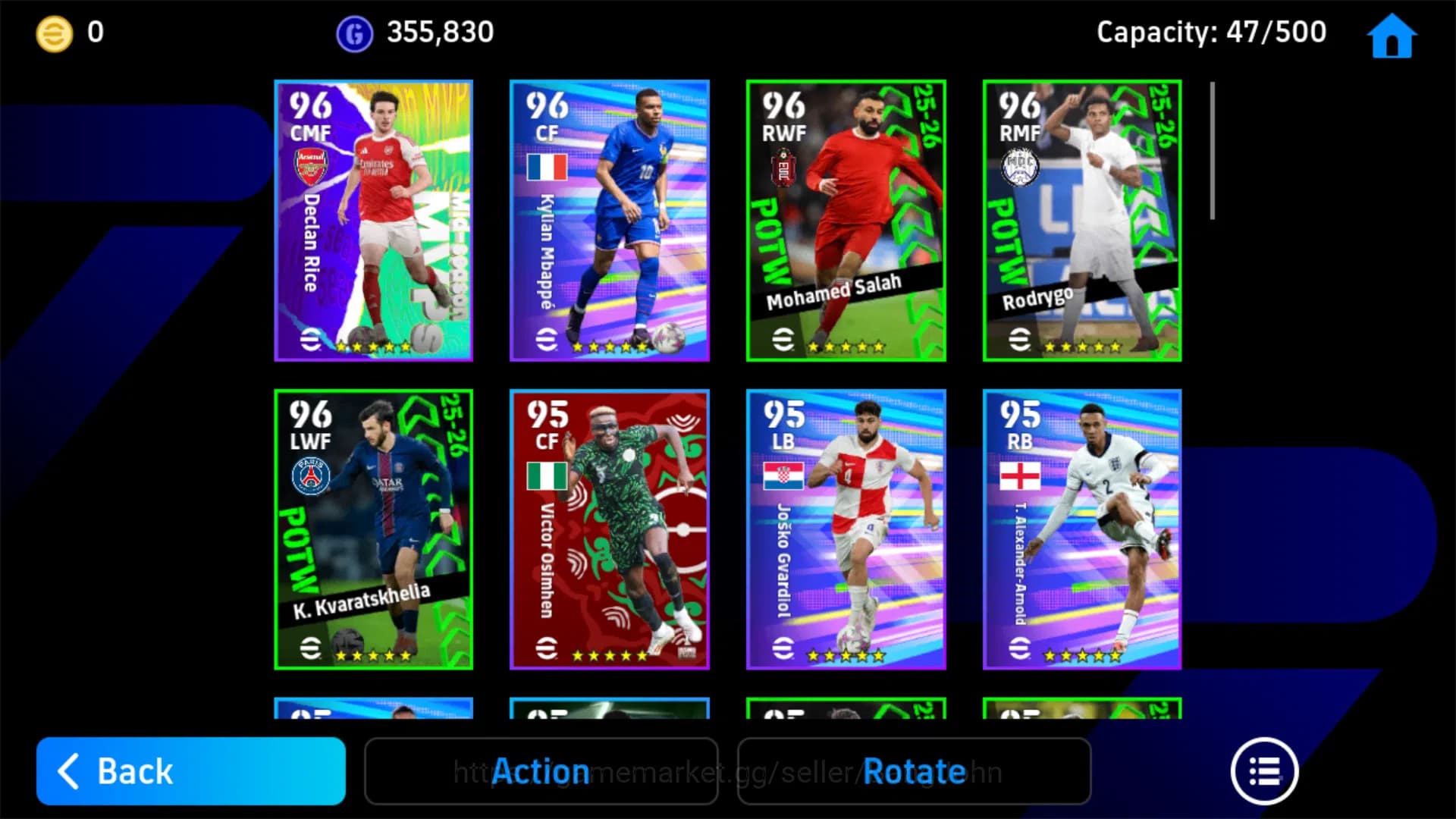
Task: Tap the back chevron arrow icon
Action: click(71, 771)
